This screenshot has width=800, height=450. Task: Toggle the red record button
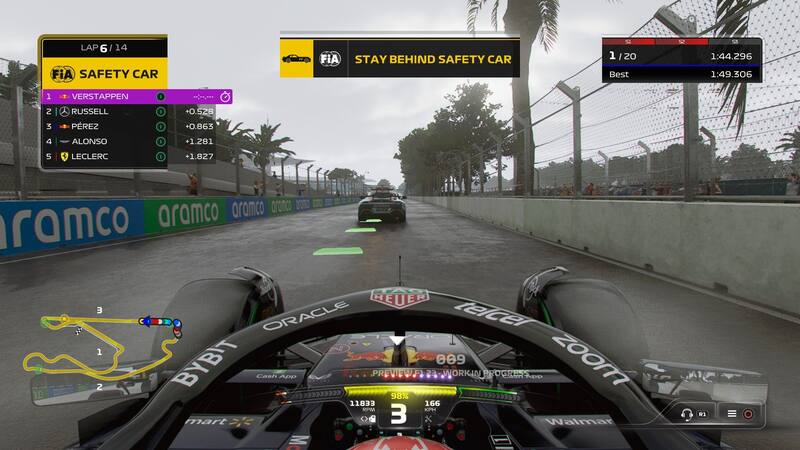(748, 413)
